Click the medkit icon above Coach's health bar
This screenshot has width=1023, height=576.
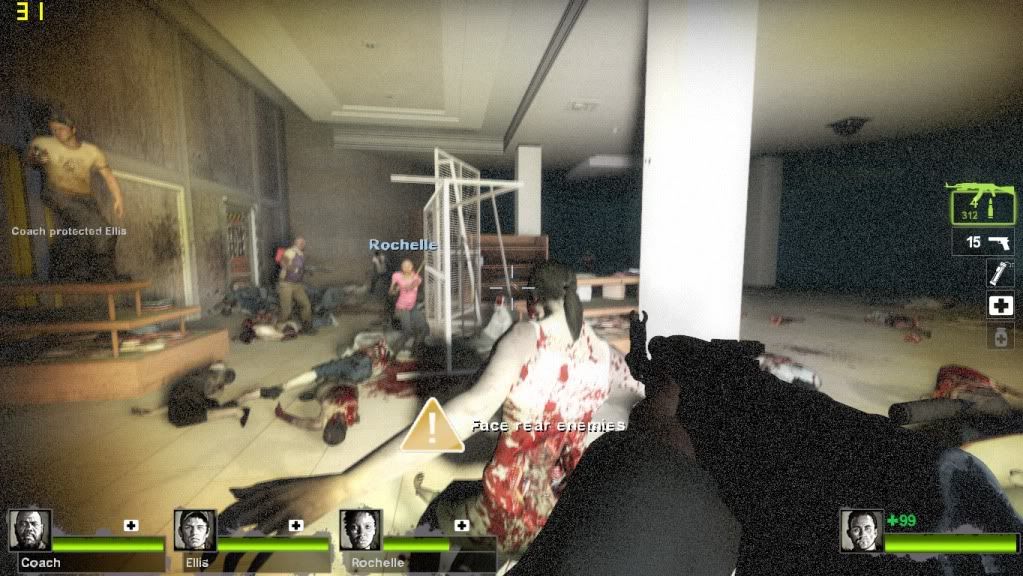131,525
